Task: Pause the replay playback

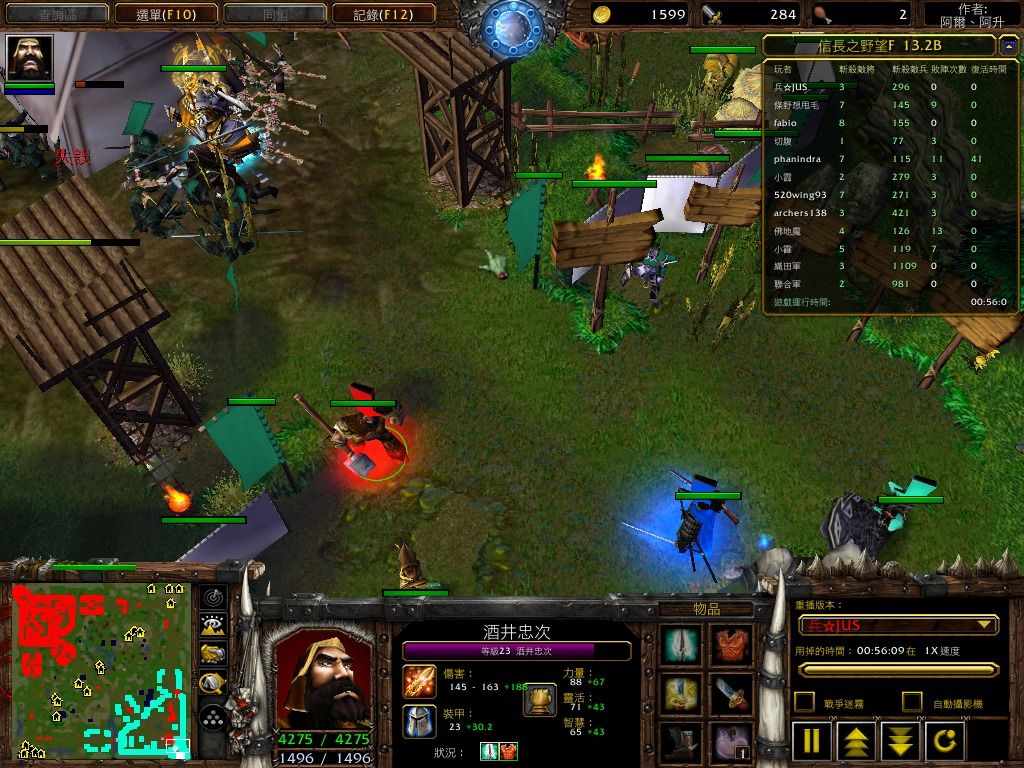Action: (811, 741)
